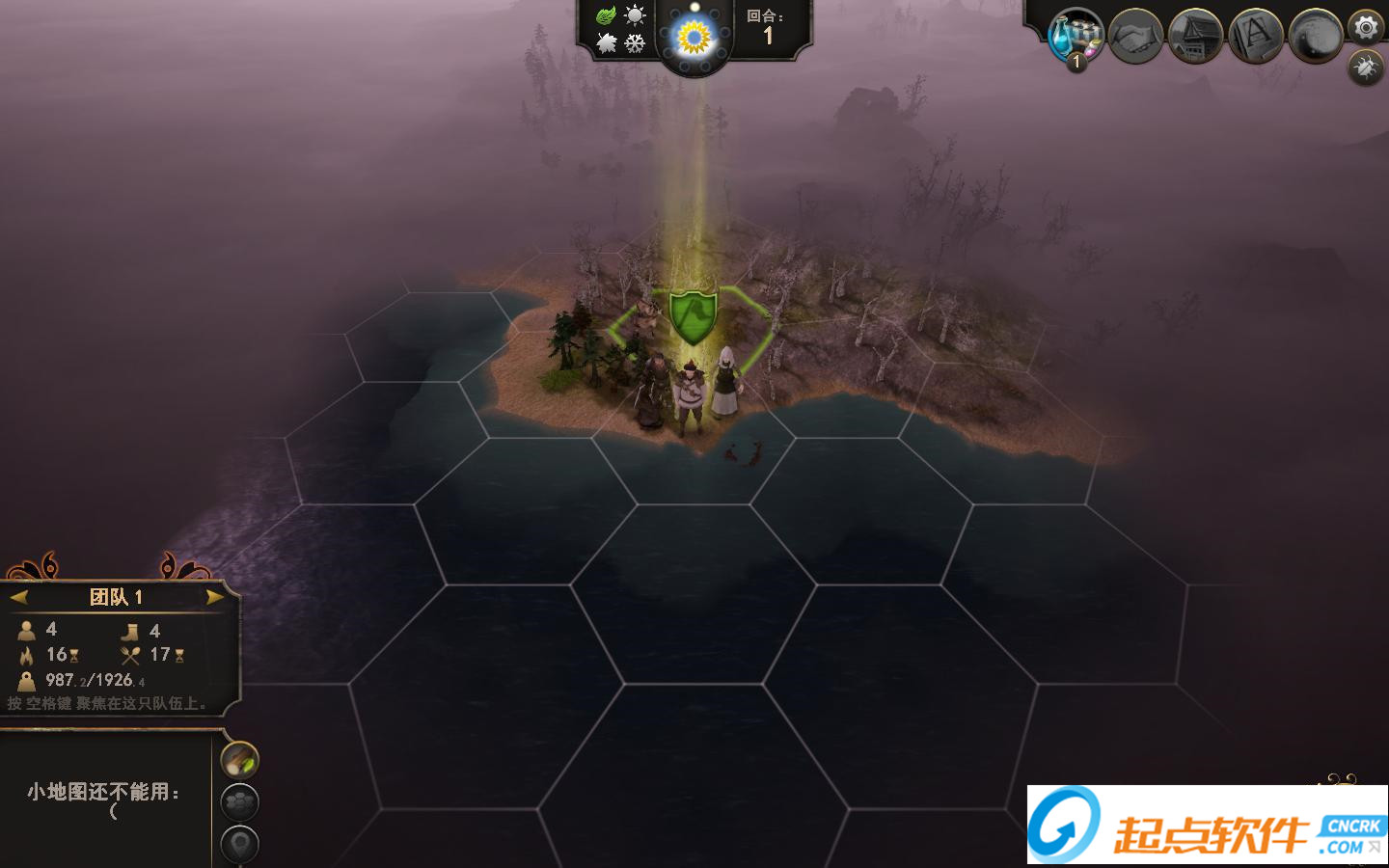Open the handshake diplomacy button
Image resolution: width=1389 pixels, height=868 pixels.
(x=1135, y=37)
